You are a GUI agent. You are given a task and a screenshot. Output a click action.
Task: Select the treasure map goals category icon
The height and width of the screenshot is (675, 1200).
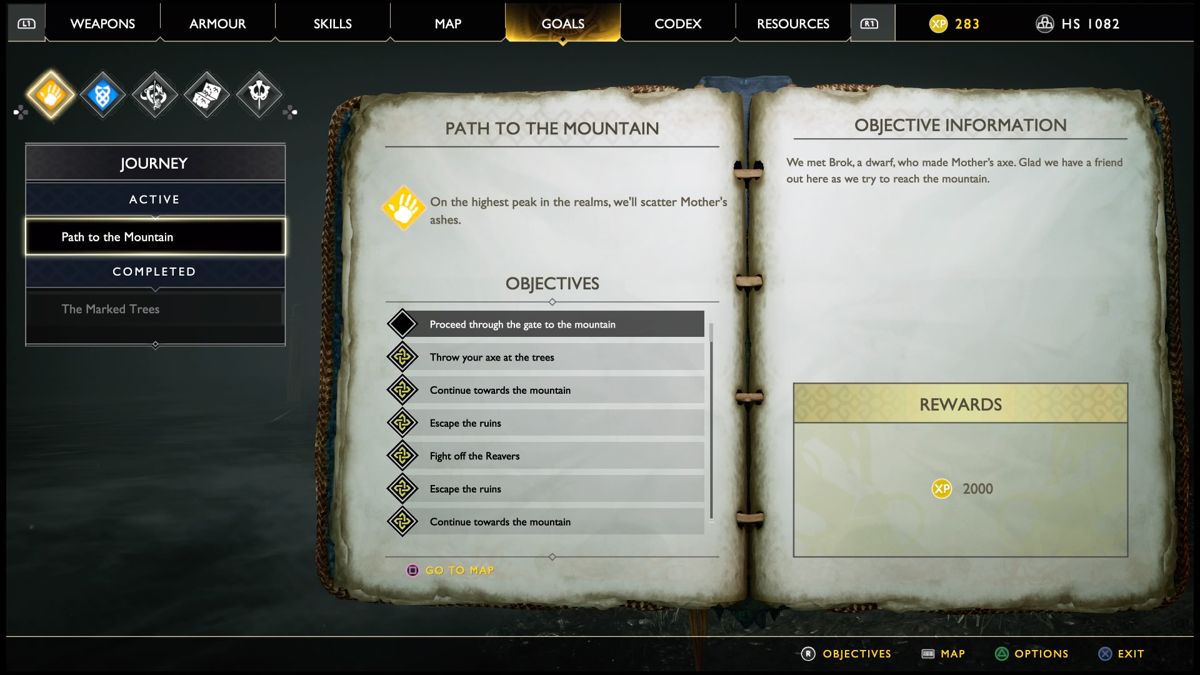(207, 96)
